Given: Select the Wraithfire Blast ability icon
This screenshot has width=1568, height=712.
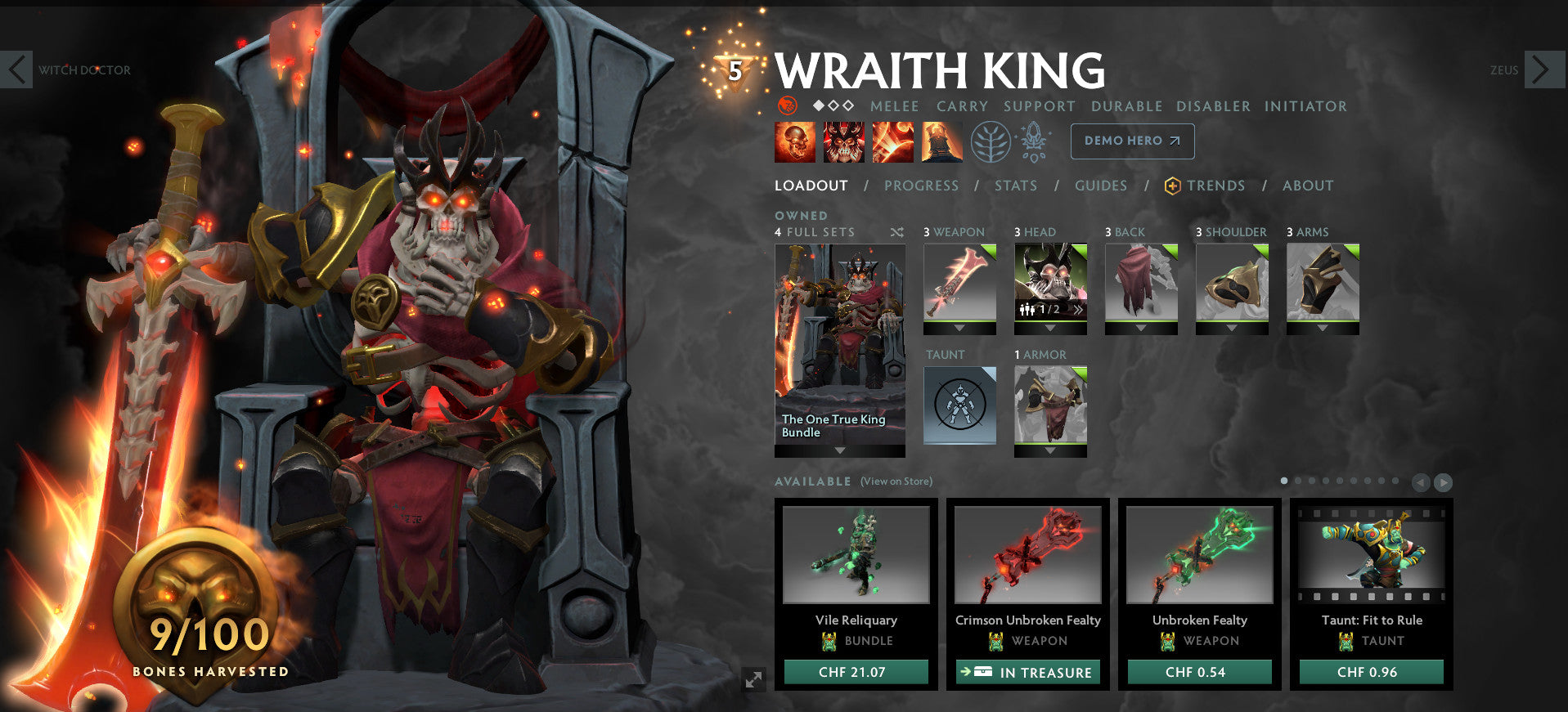Looking at the screenshot, I should coord(794,141).
